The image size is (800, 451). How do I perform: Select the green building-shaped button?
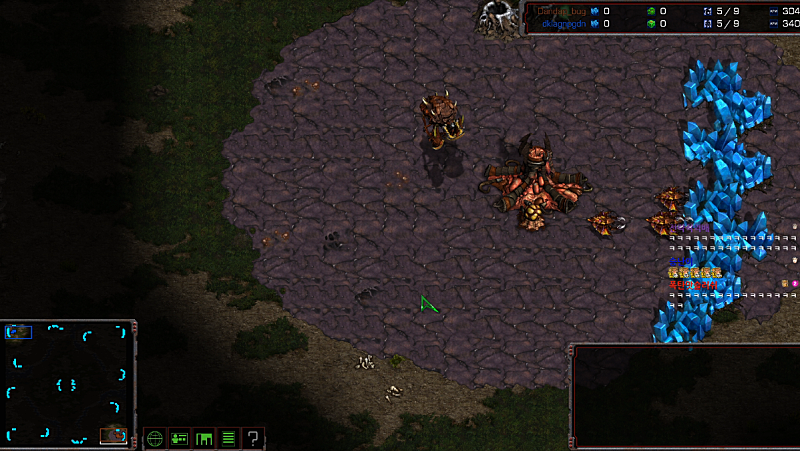(x=205, y=438)
